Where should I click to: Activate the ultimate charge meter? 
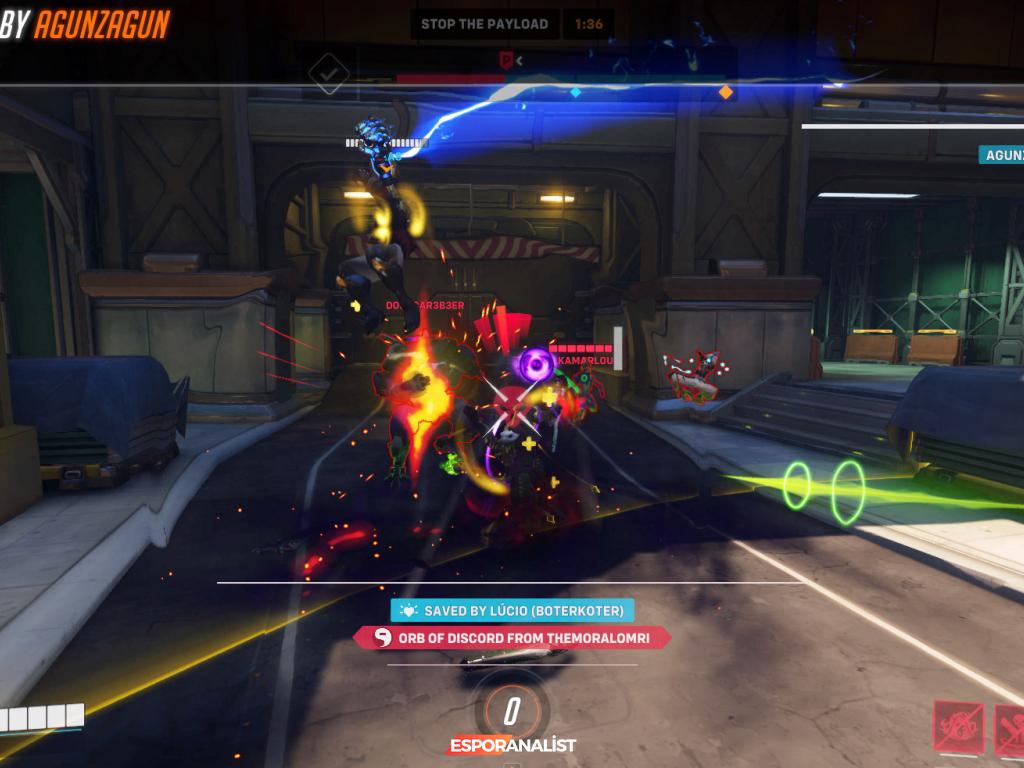[512, 711]
